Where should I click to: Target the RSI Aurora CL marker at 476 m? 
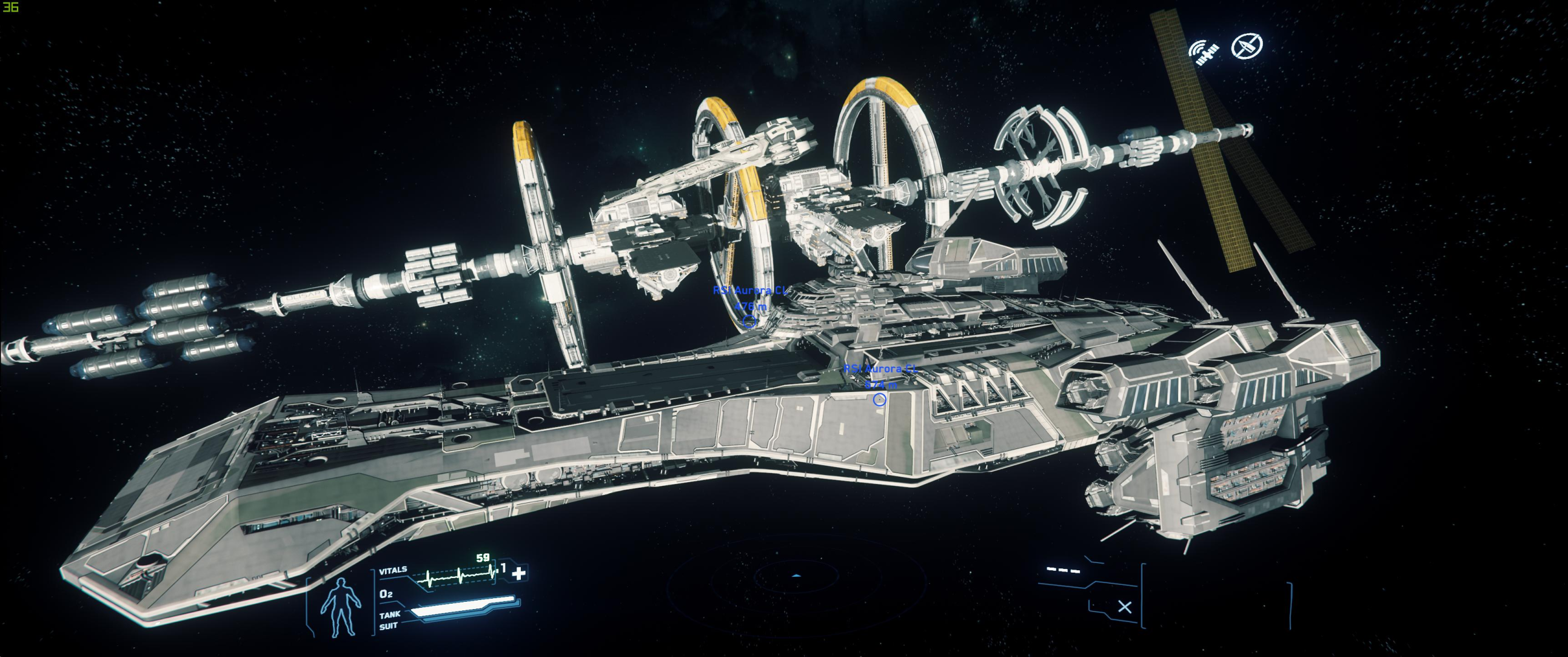[x=749, y=322]
